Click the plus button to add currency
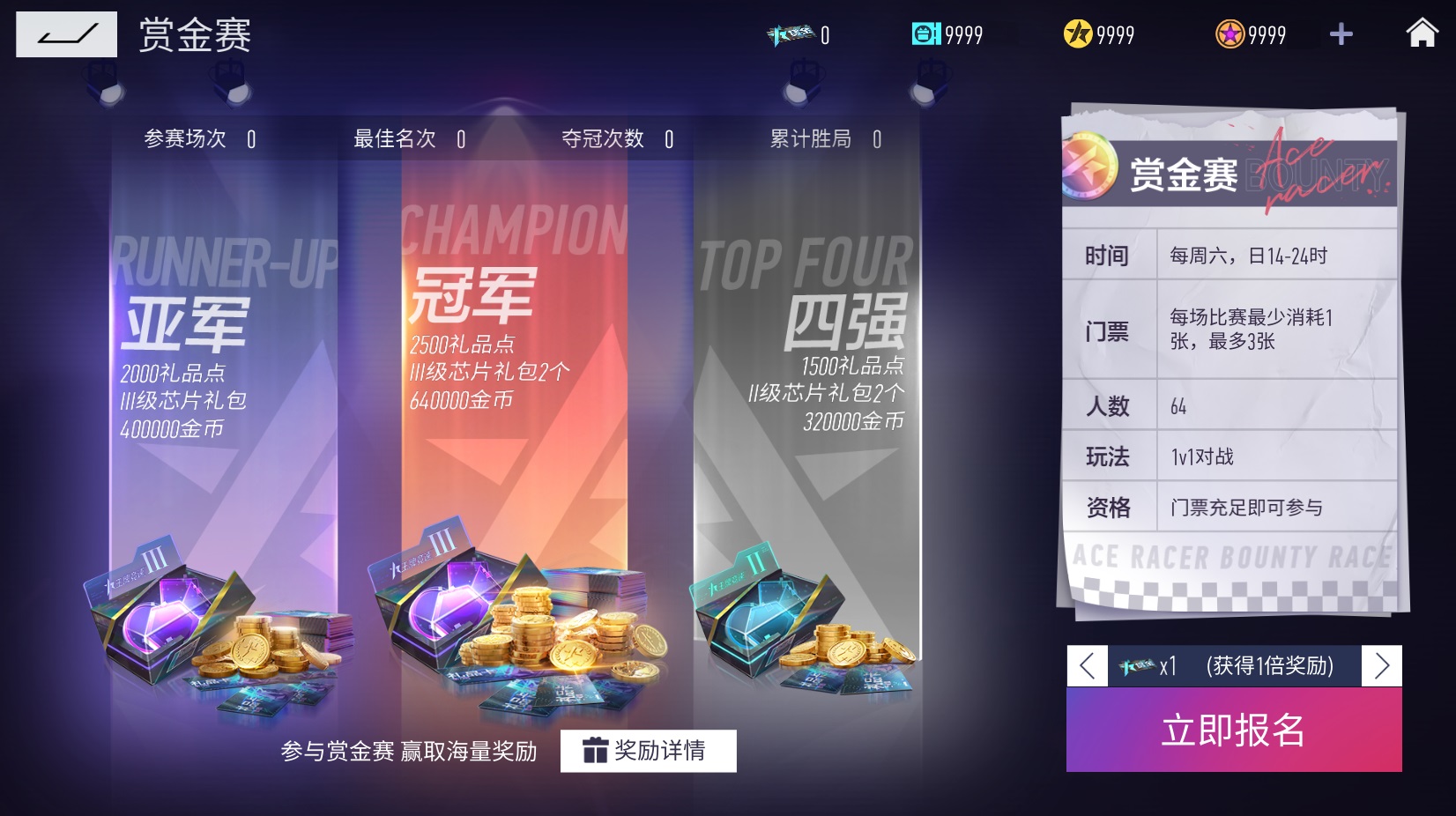The height and width of the screenshot is (816, 1456). pyautogui.click(x=1341, y=34)
